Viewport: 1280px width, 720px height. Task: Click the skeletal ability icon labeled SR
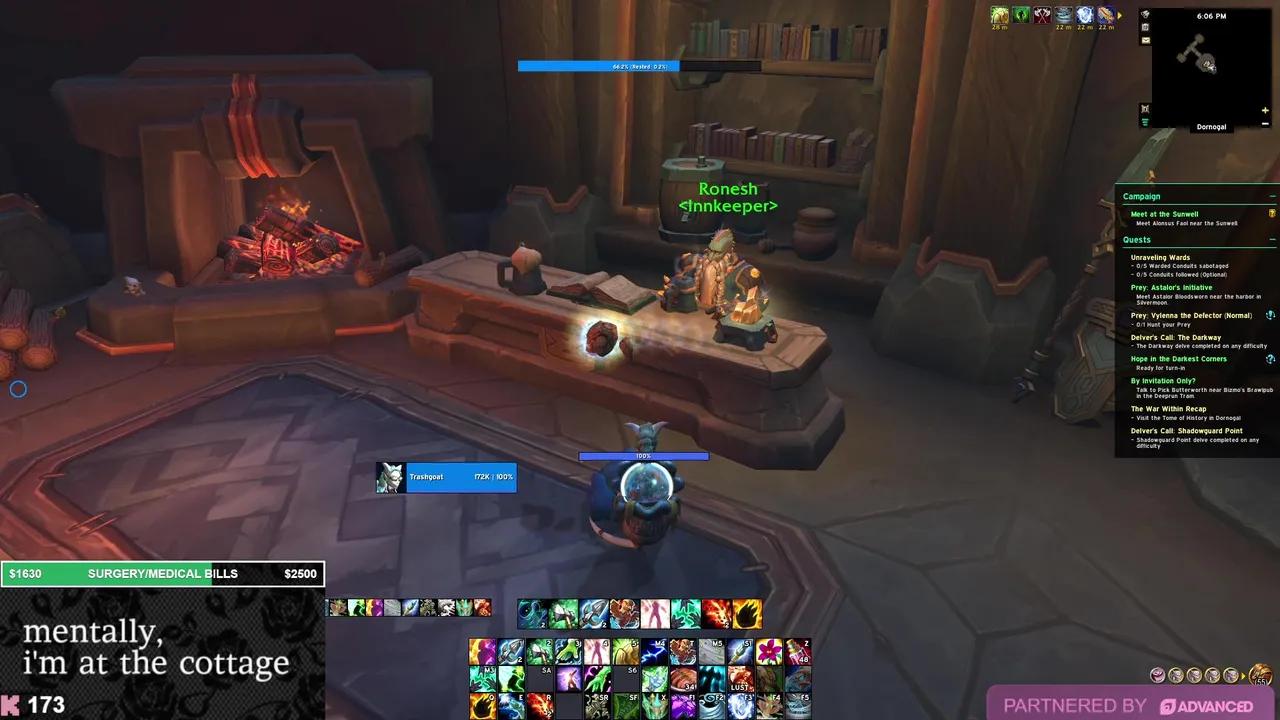point(595,703)
